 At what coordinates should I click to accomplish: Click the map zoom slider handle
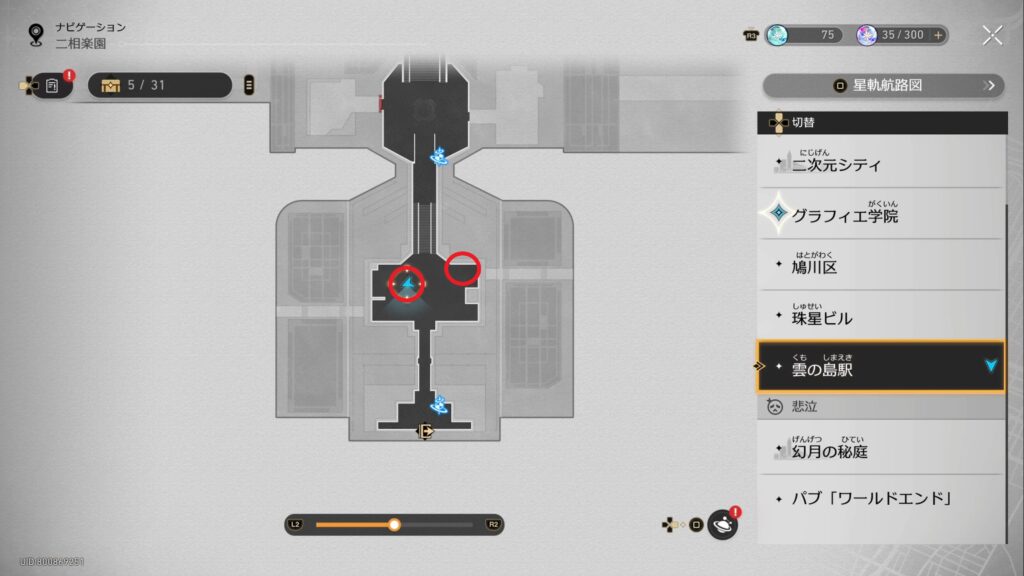394,524
